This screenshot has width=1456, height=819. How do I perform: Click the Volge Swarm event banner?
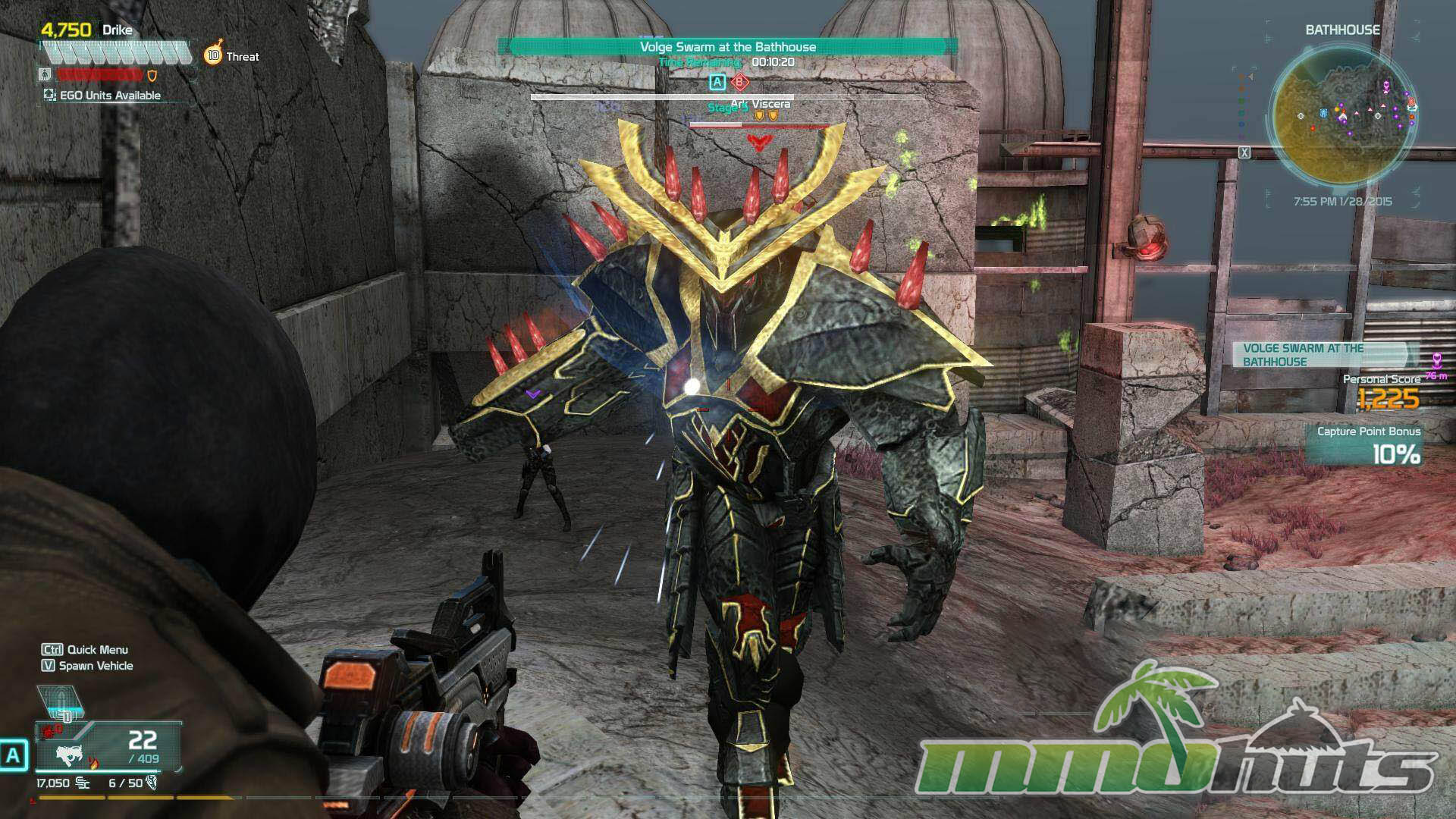coord(727,47)
